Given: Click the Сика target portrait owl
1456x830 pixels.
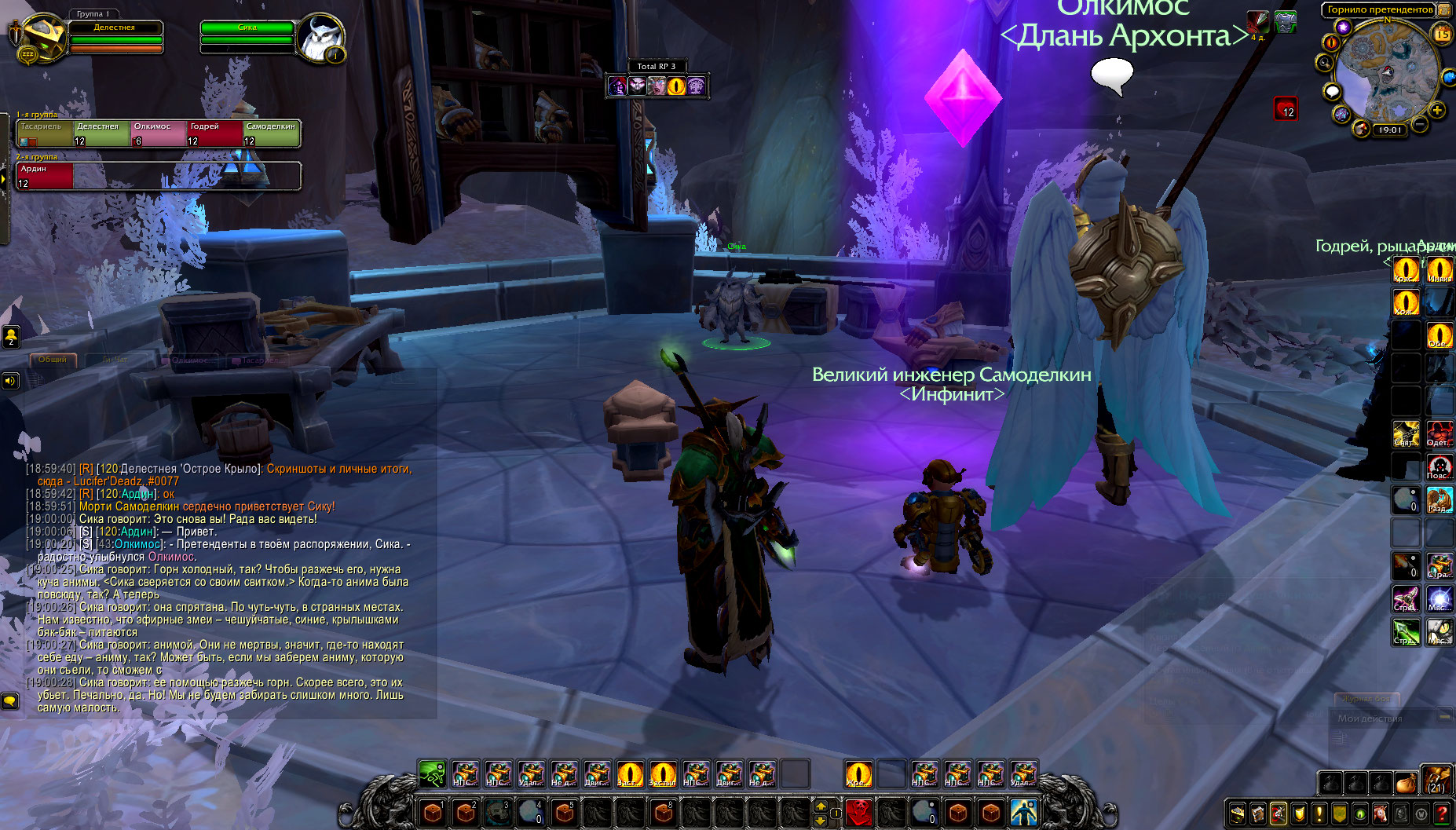Looking at the screenshot, I should click(x=320, y=38).
